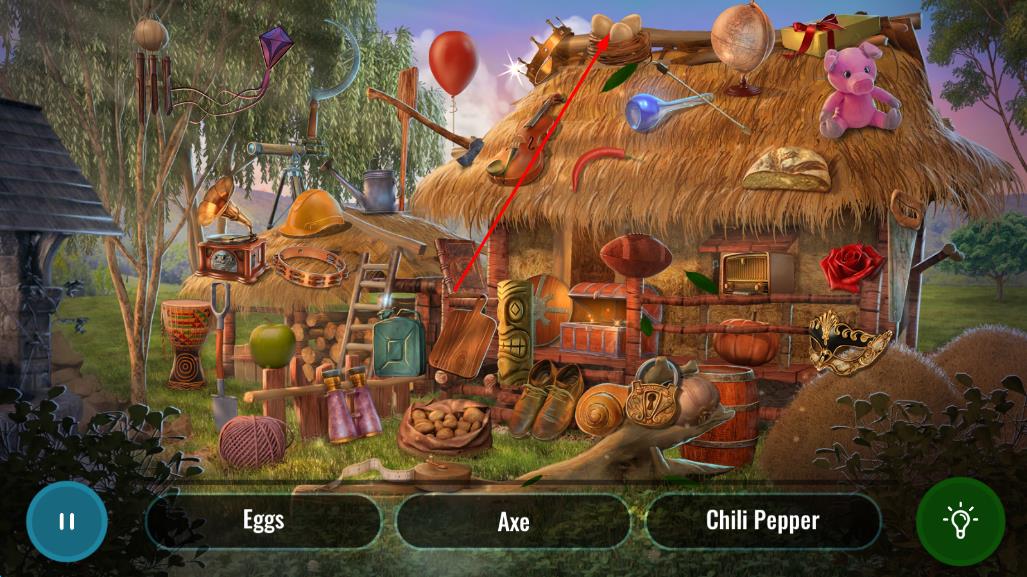Pause the game with the round button
The image size is (1027, 577).
66,521
